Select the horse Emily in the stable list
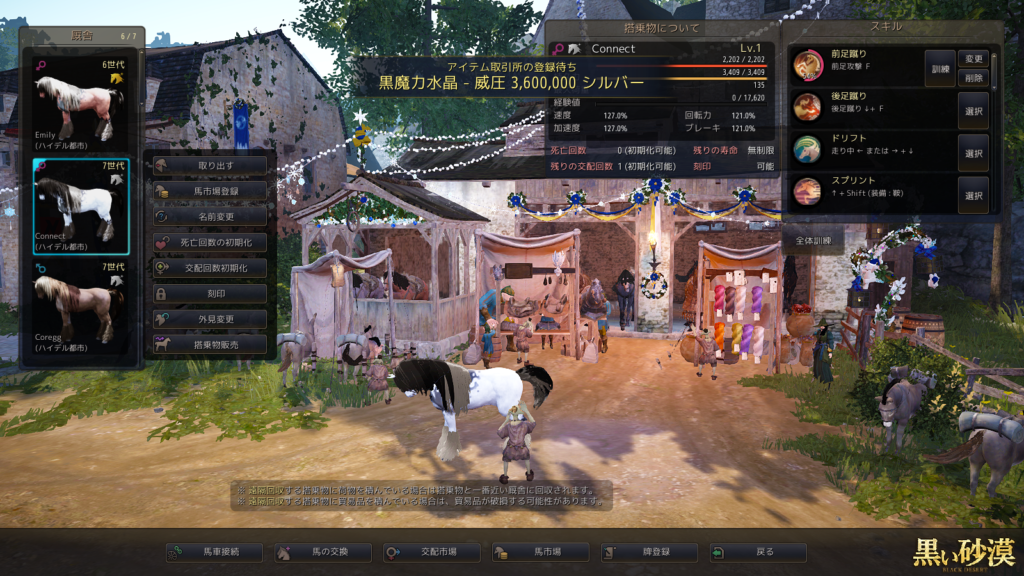The image size is (1024, 576). 80,101
